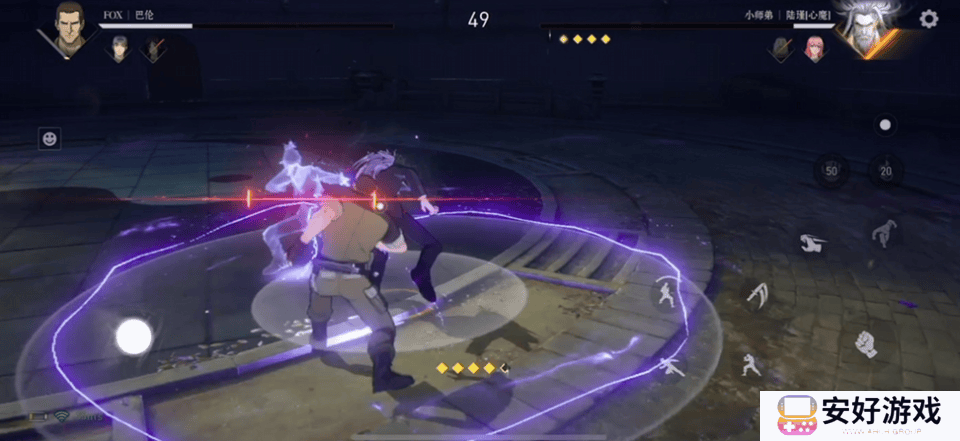
Task: Use the curved claw slash skill
Action: (759, 293)
